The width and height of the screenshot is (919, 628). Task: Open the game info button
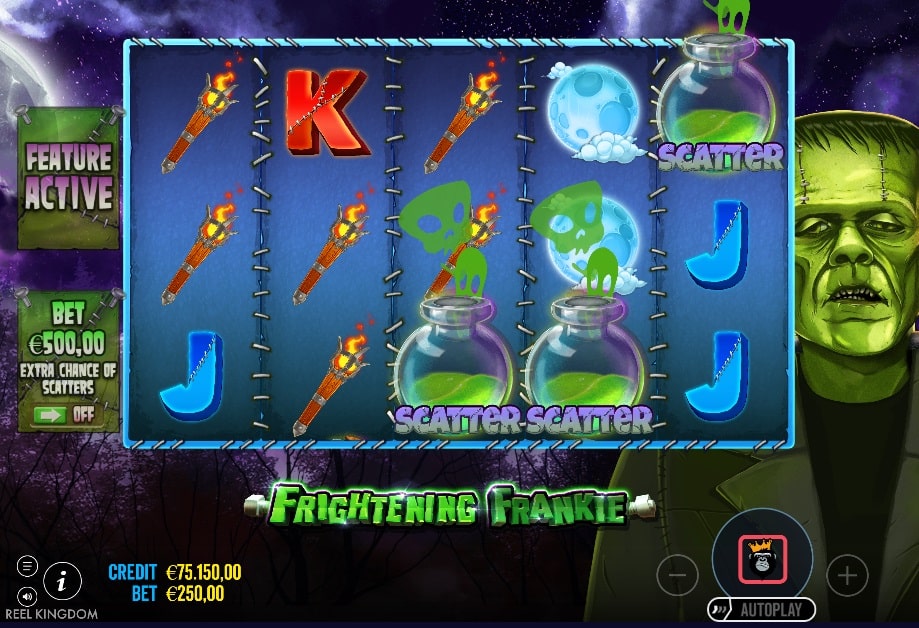click(x=62, y=579)
